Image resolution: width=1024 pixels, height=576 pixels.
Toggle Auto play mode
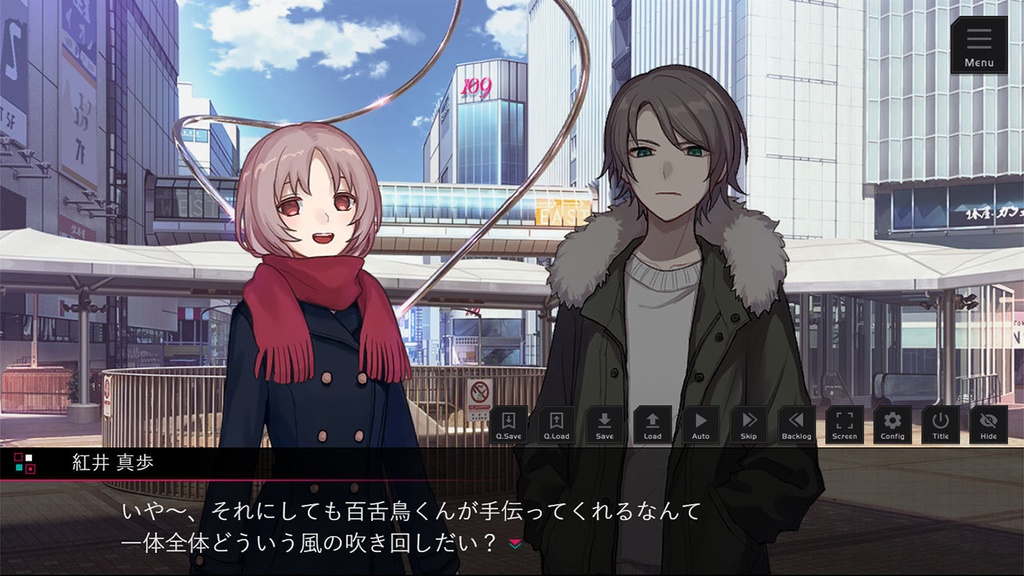coord(700,424)
